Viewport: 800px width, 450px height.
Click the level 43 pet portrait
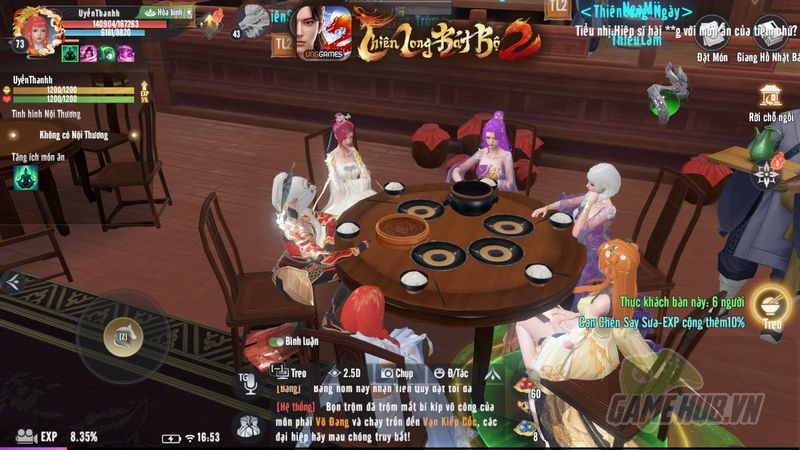[x=256, y=22]
